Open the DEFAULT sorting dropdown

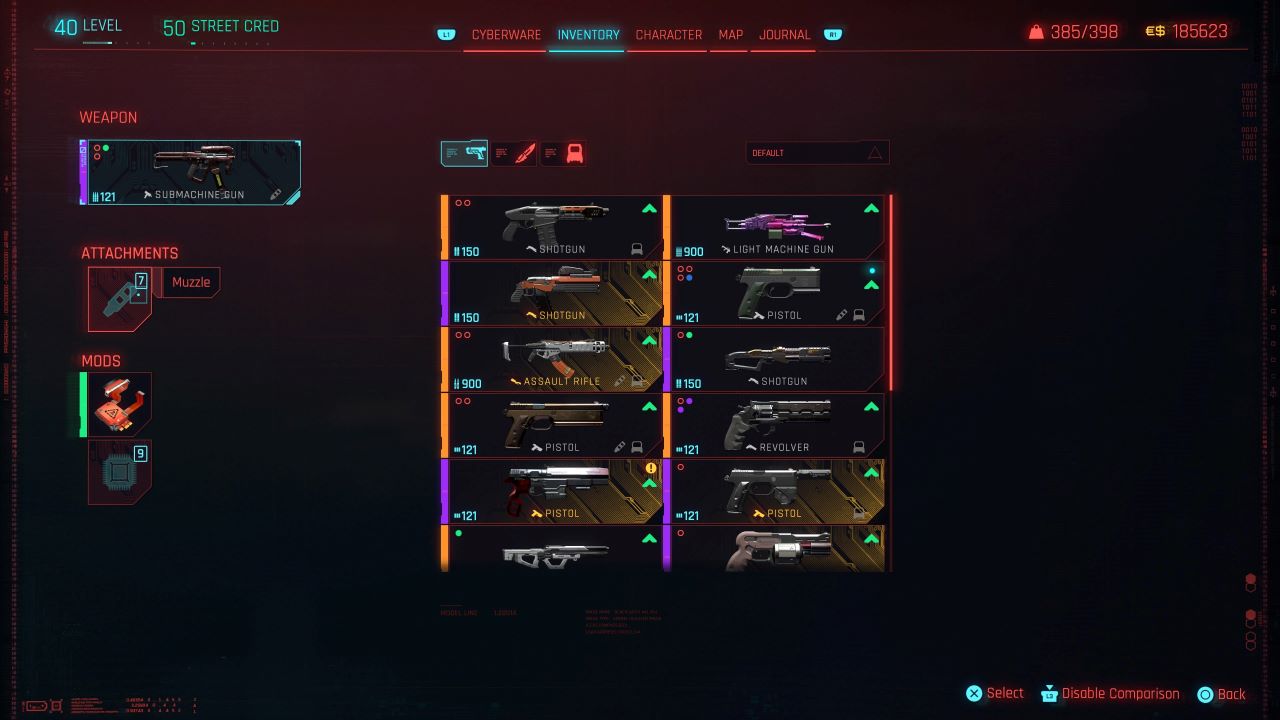(817, 152)
